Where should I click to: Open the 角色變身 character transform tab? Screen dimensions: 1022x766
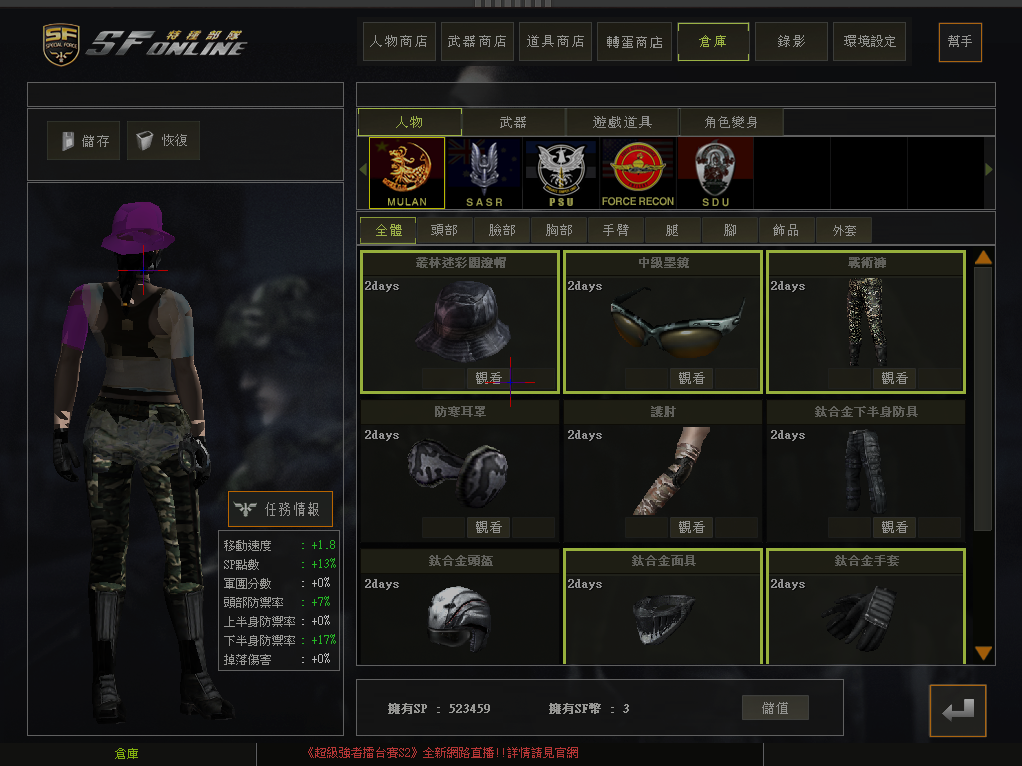[731, 122]
